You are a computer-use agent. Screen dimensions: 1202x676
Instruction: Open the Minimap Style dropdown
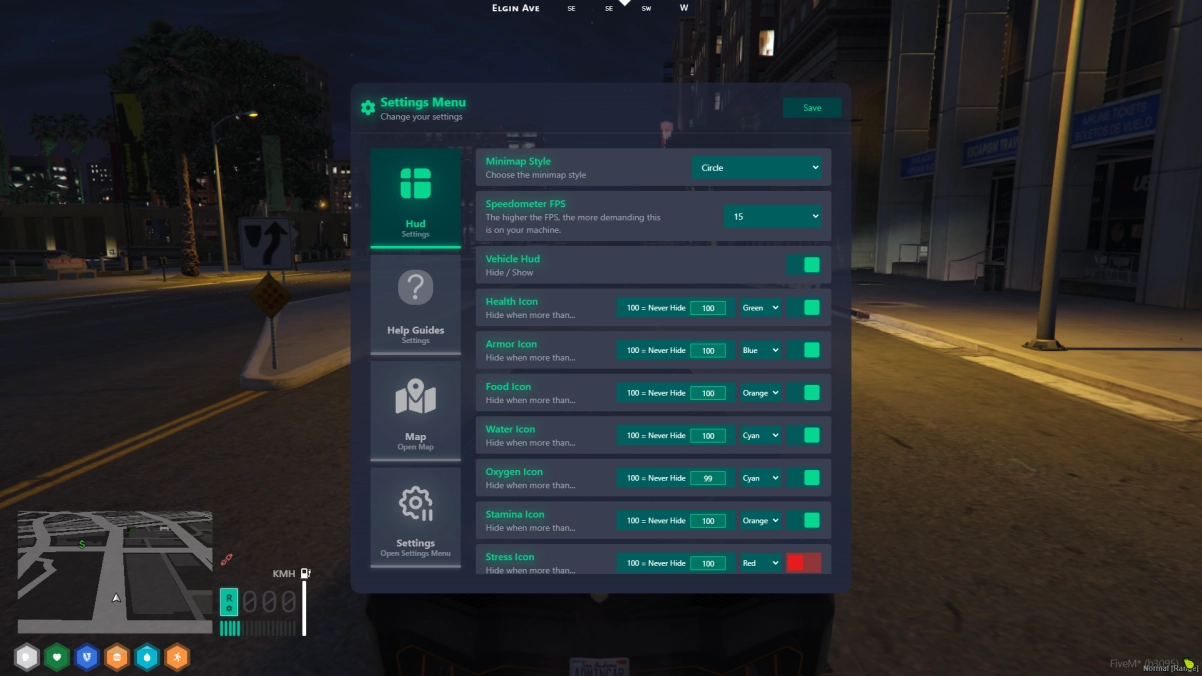pyautogui.click(x=759, y=168)
